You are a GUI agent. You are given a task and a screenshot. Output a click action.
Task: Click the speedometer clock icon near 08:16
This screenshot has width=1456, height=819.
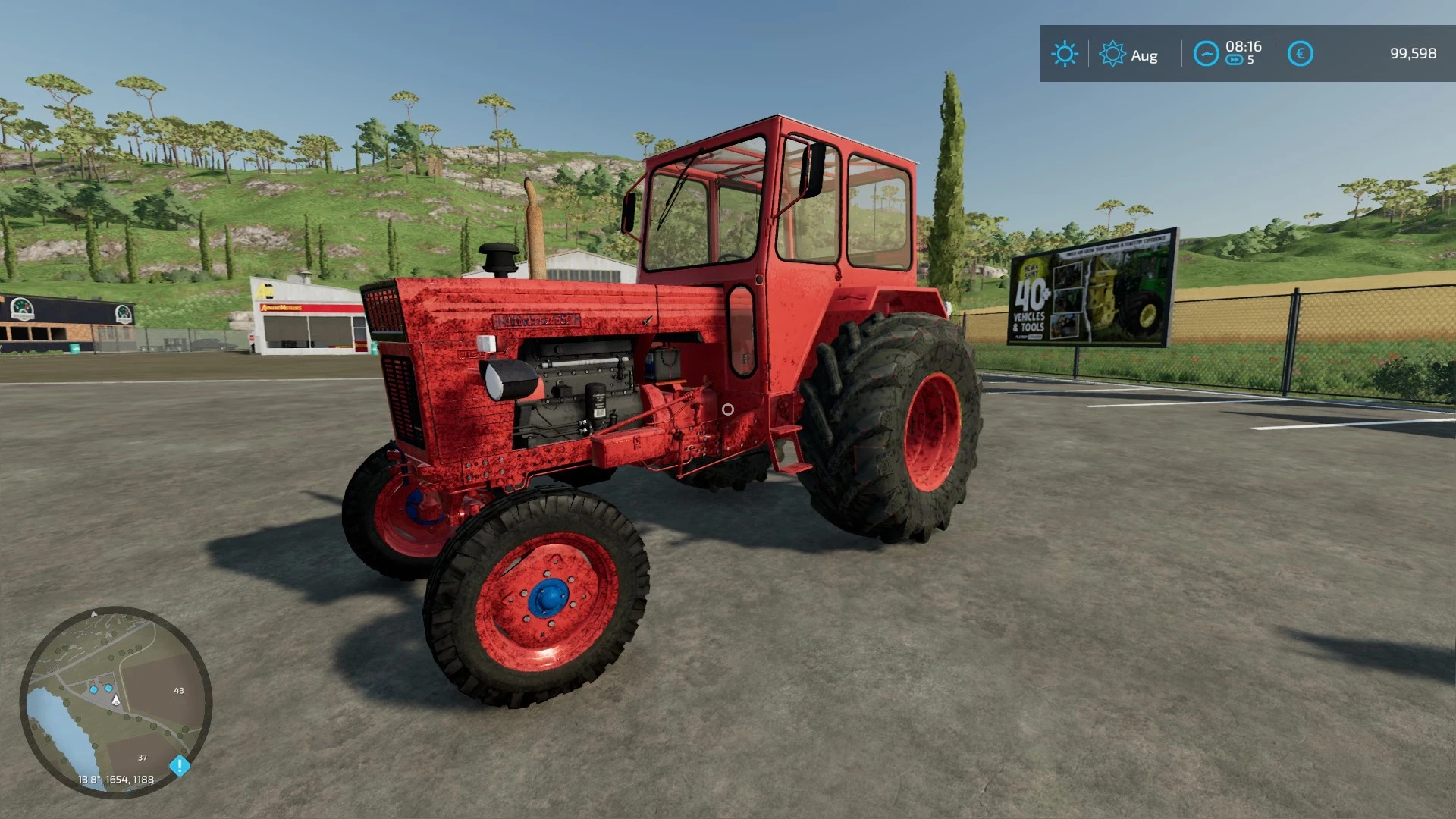tap(1207, 53)
